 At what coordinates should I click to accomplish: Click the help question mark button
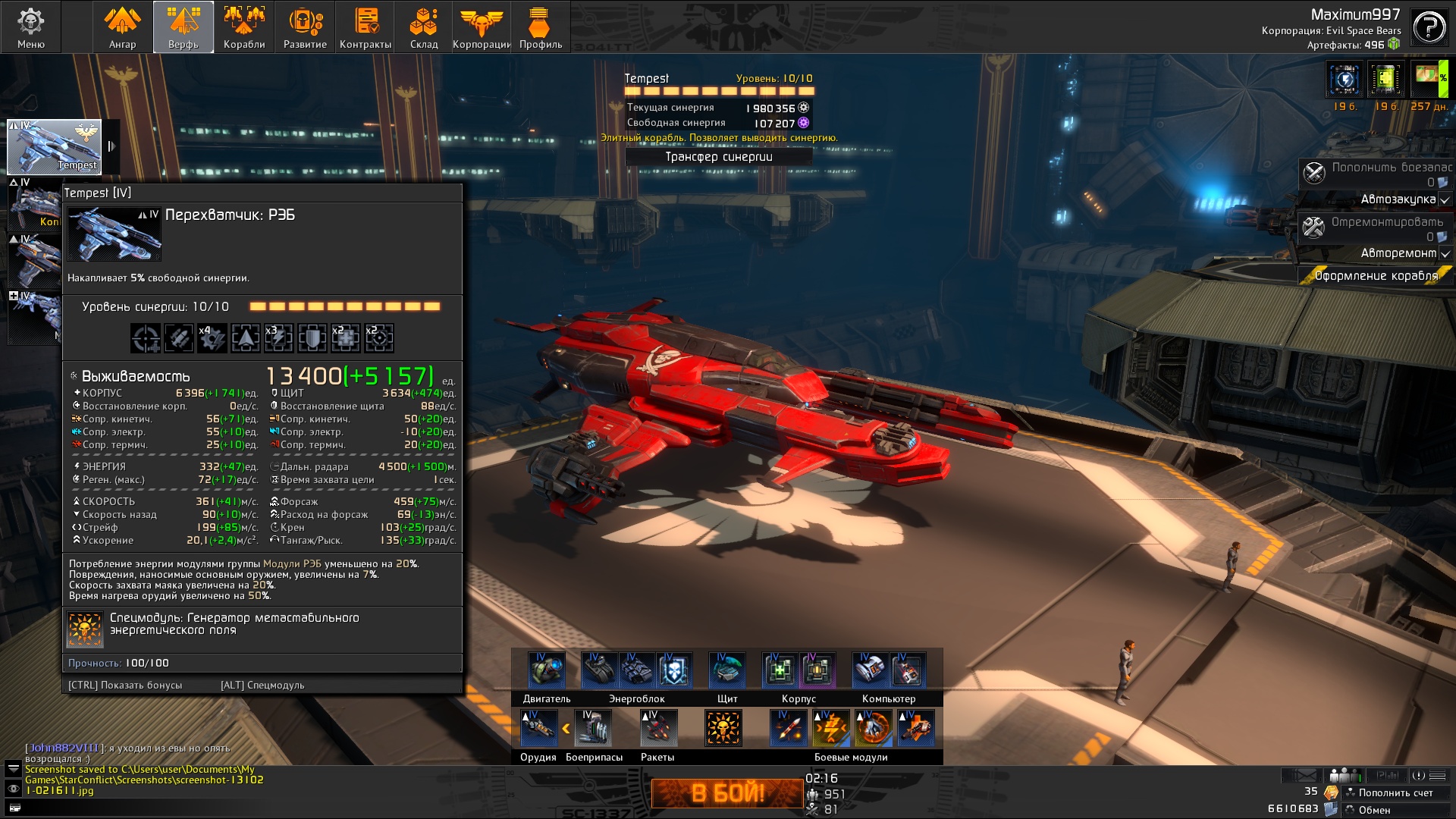pos(1429,28)
